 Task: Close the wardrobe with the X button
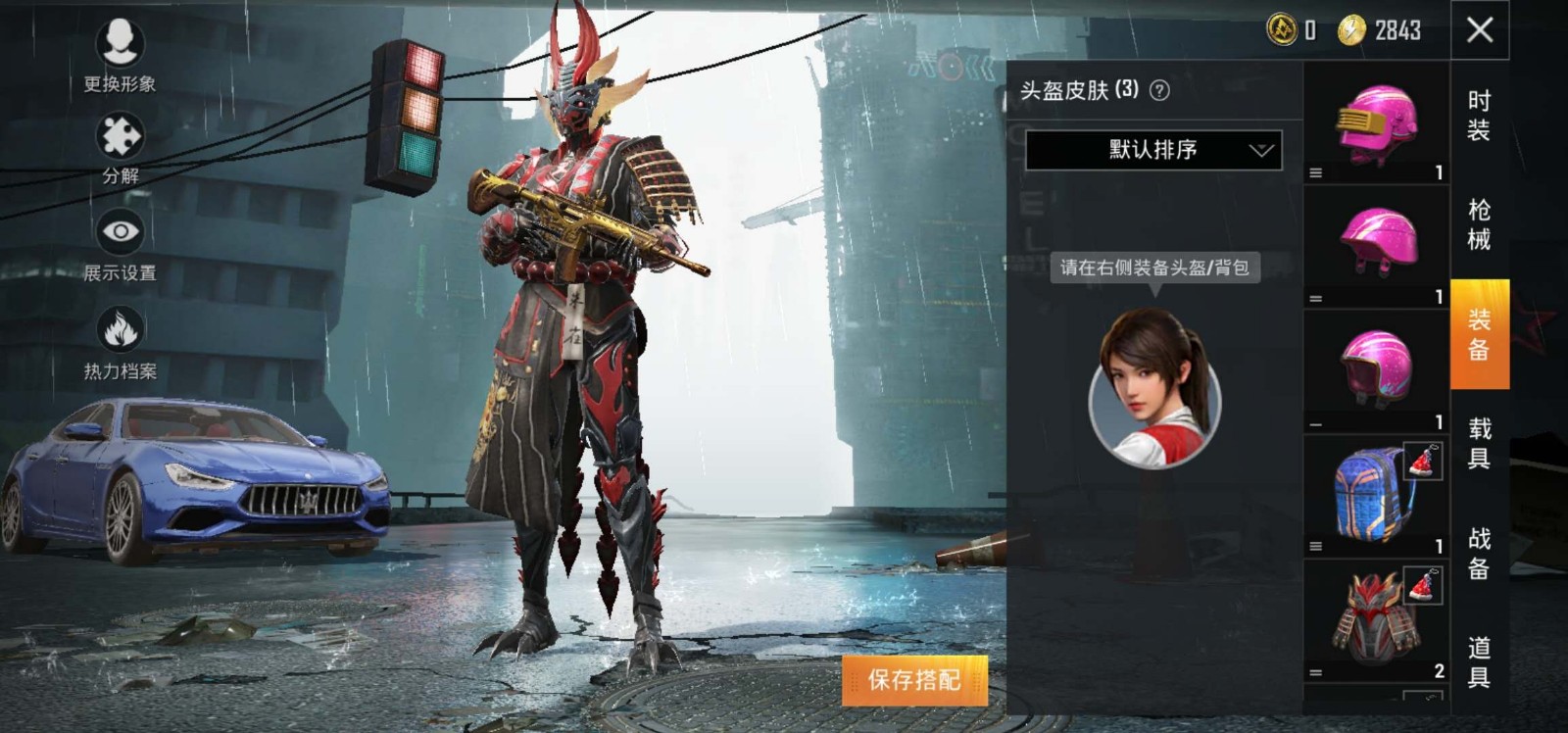(1480, 29)
